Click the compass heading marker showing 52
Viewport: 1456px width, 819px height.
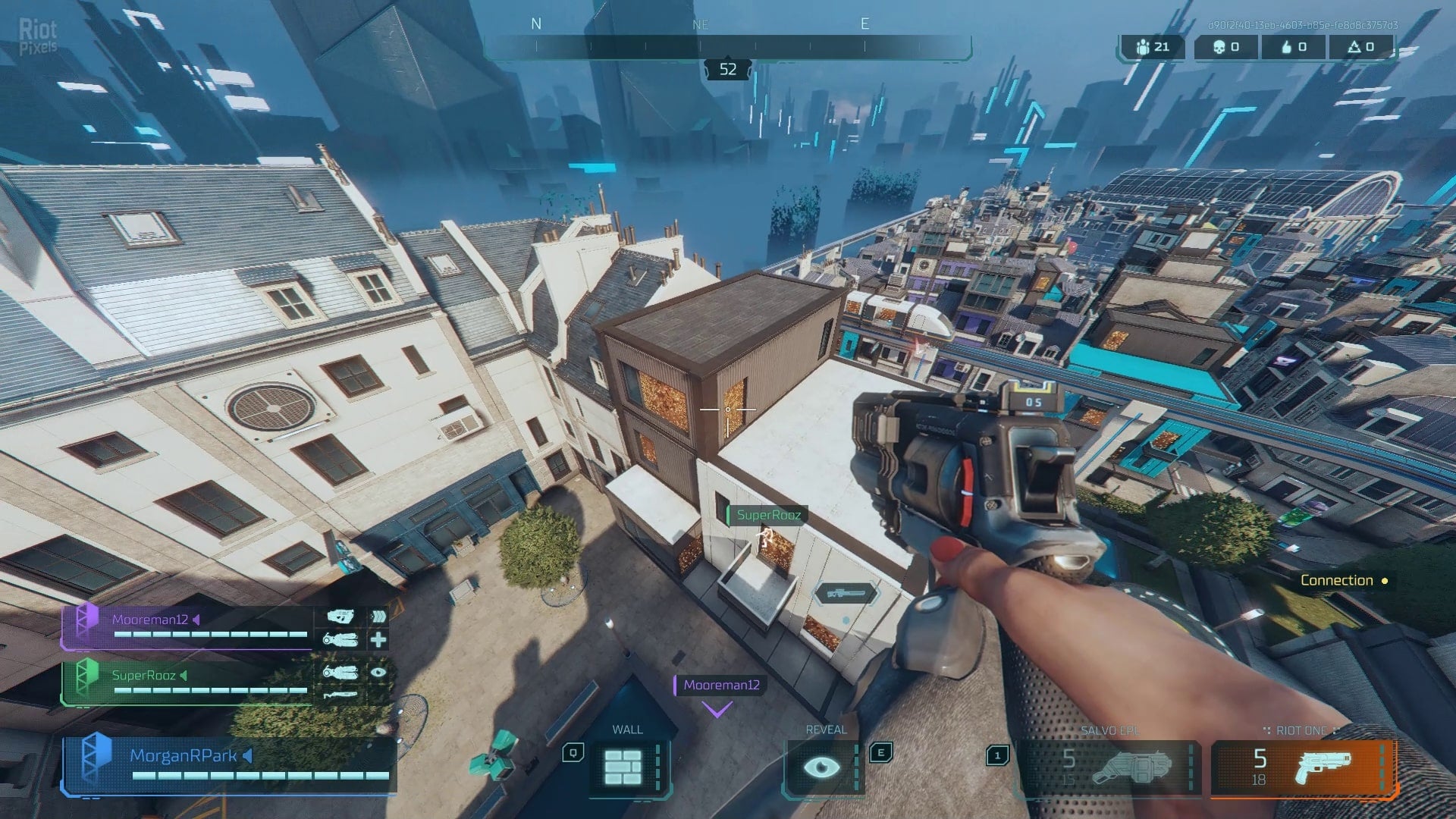[728, 70]
